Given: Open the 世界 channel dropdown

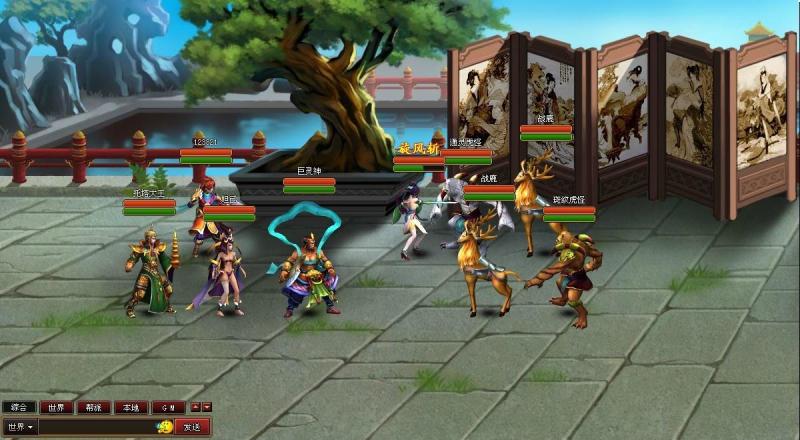Looking at the screenshot, I should (x=19, y=427).
